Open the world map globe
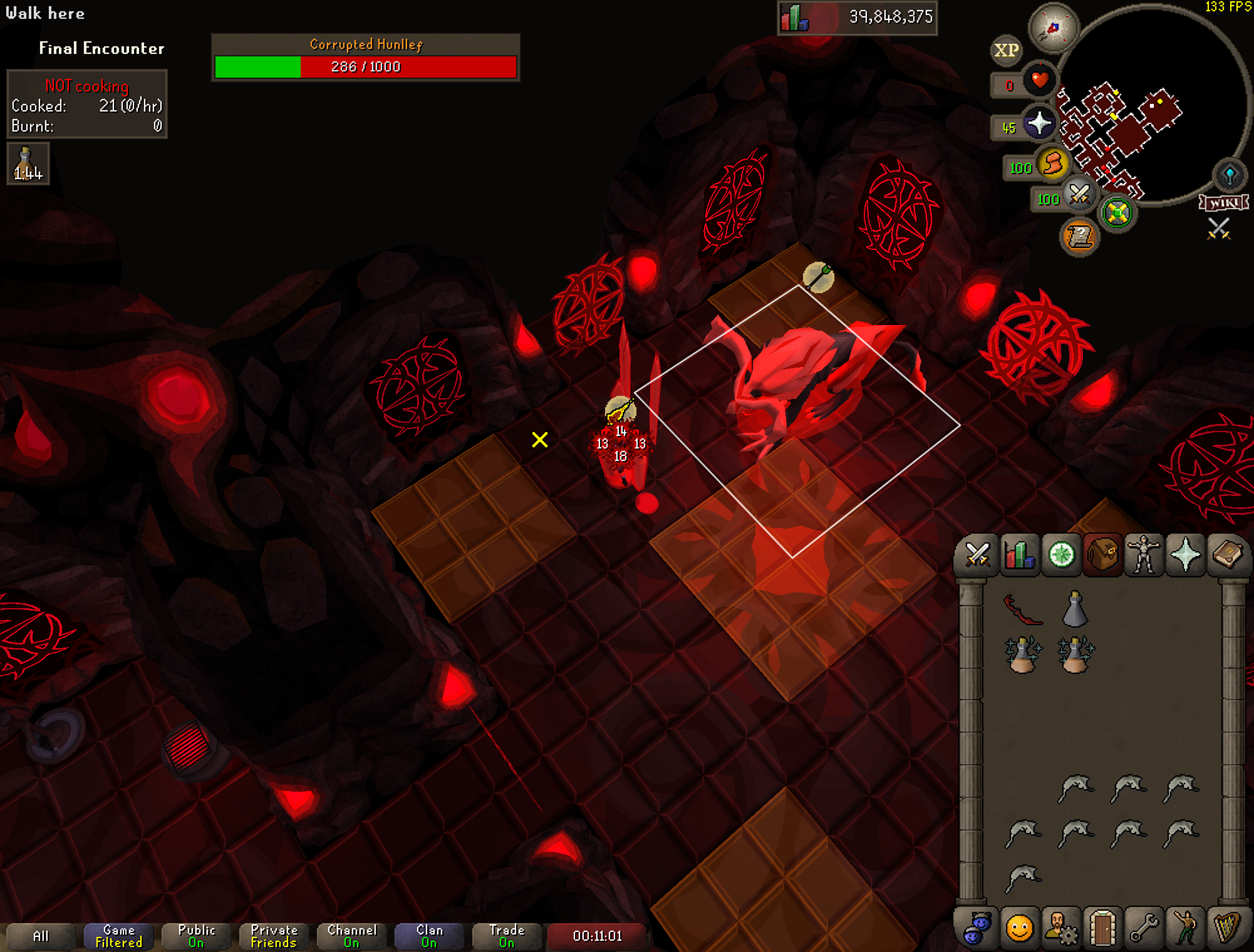1254x952 pixels. point(1230,175)
